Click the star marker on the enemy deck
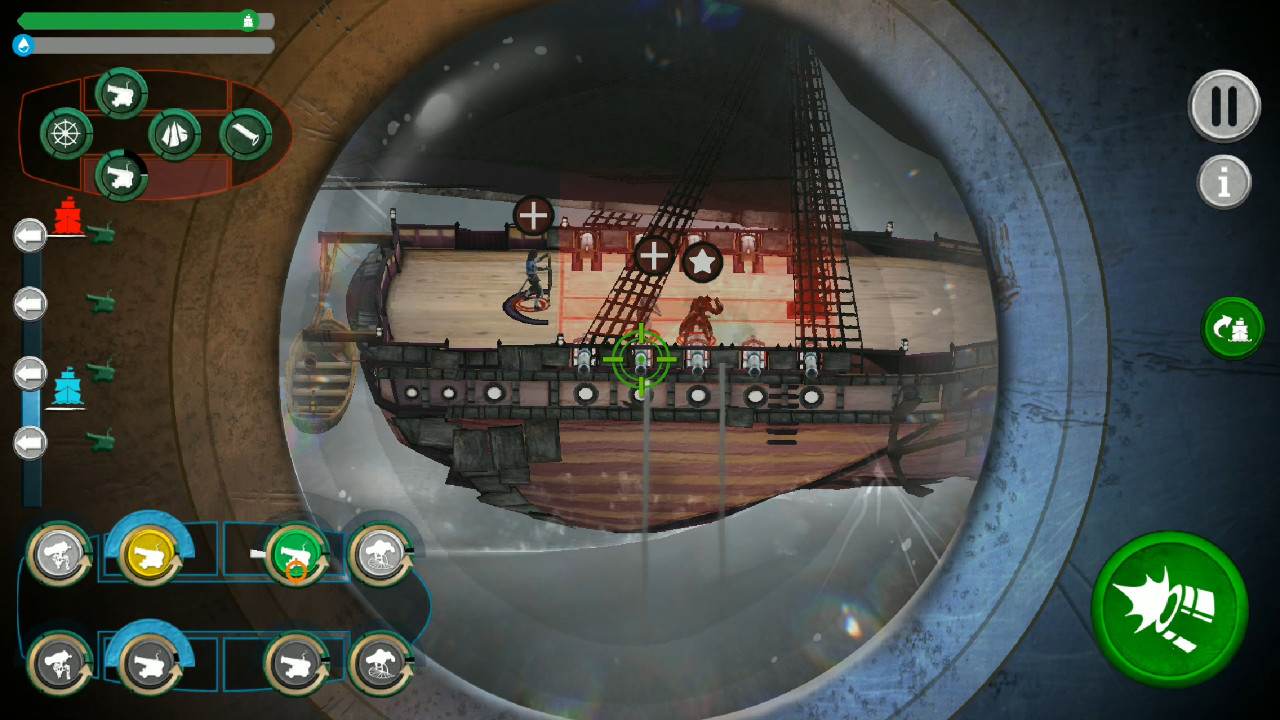 point(703,259)
